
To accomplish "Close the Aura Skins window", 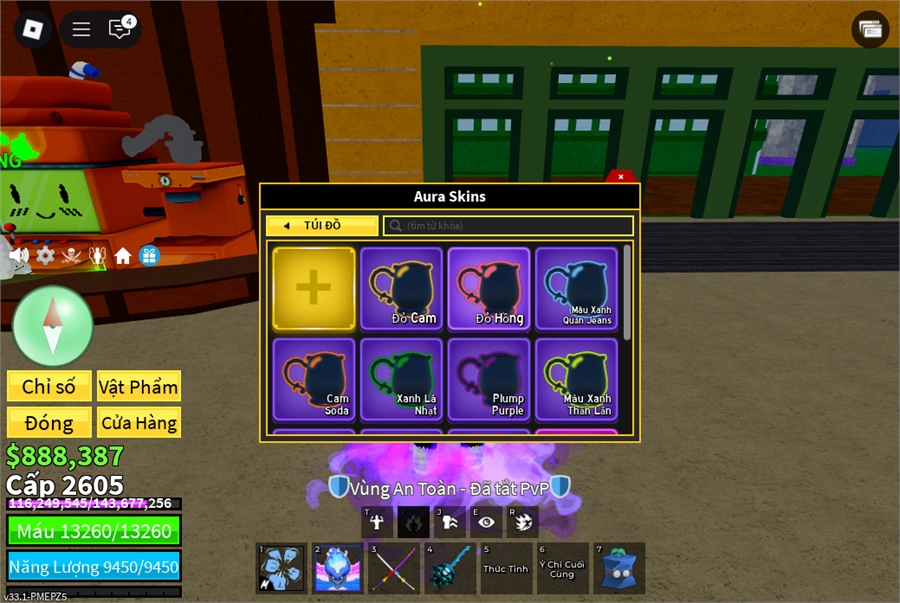I will 621,177.
